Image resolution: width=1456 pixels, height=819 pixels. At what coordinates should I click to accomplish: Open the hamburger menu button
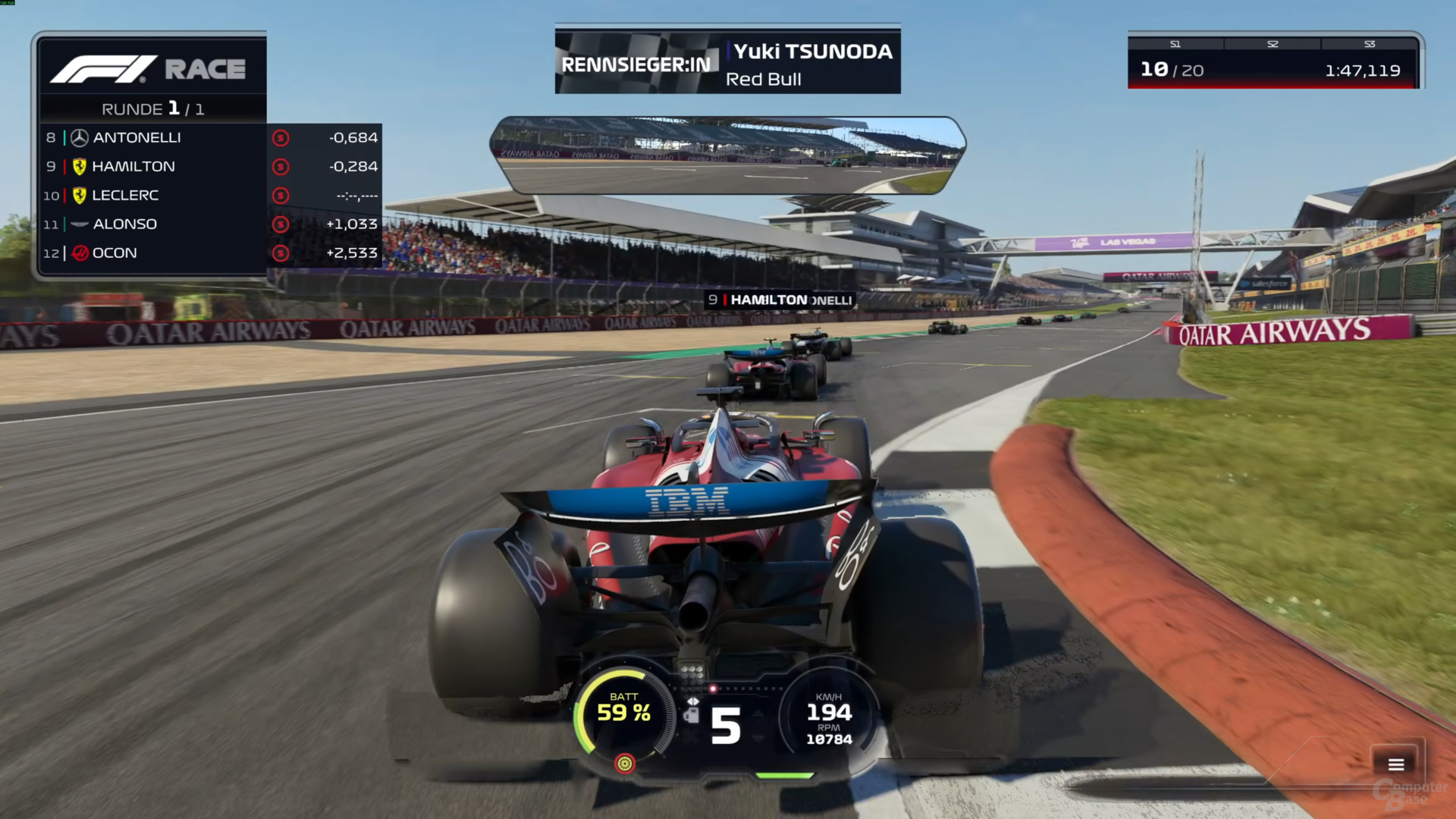tap(1395, 764)
